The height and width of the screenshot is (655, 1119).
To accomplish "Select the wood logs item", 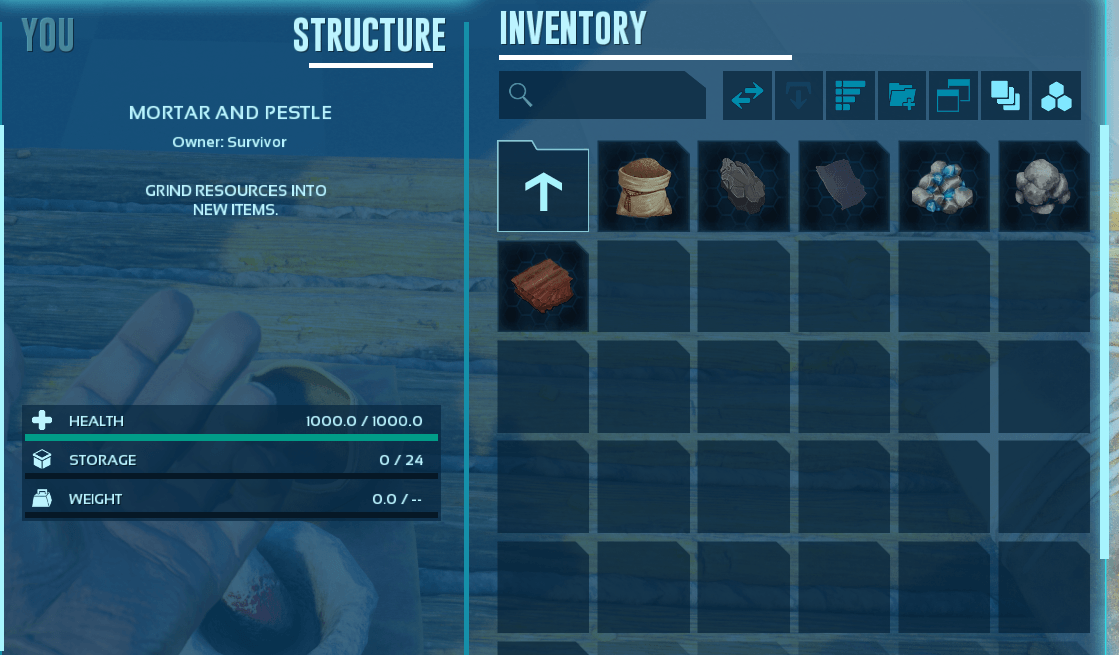I will pos(543,286).
